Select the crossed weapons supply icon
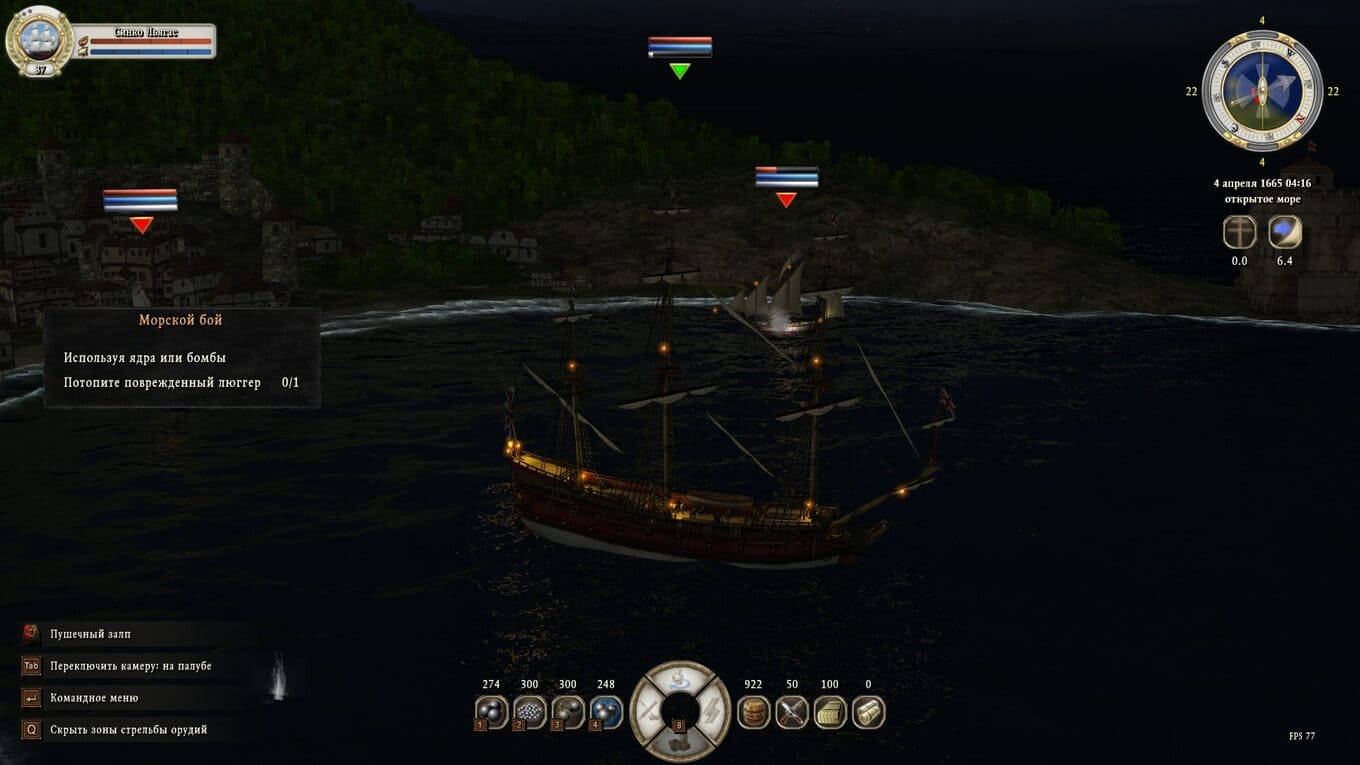Screen dimensions: 1360x765 click(x=792, y=712)
